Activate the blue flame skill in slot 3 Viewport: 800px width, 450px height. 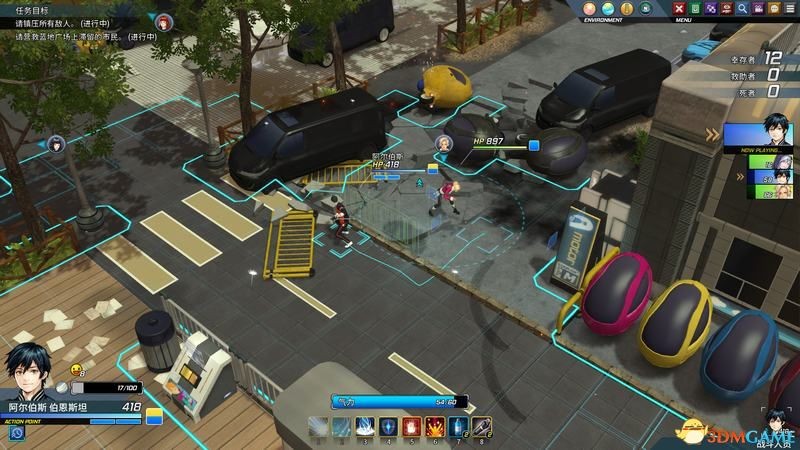(366, 428)
